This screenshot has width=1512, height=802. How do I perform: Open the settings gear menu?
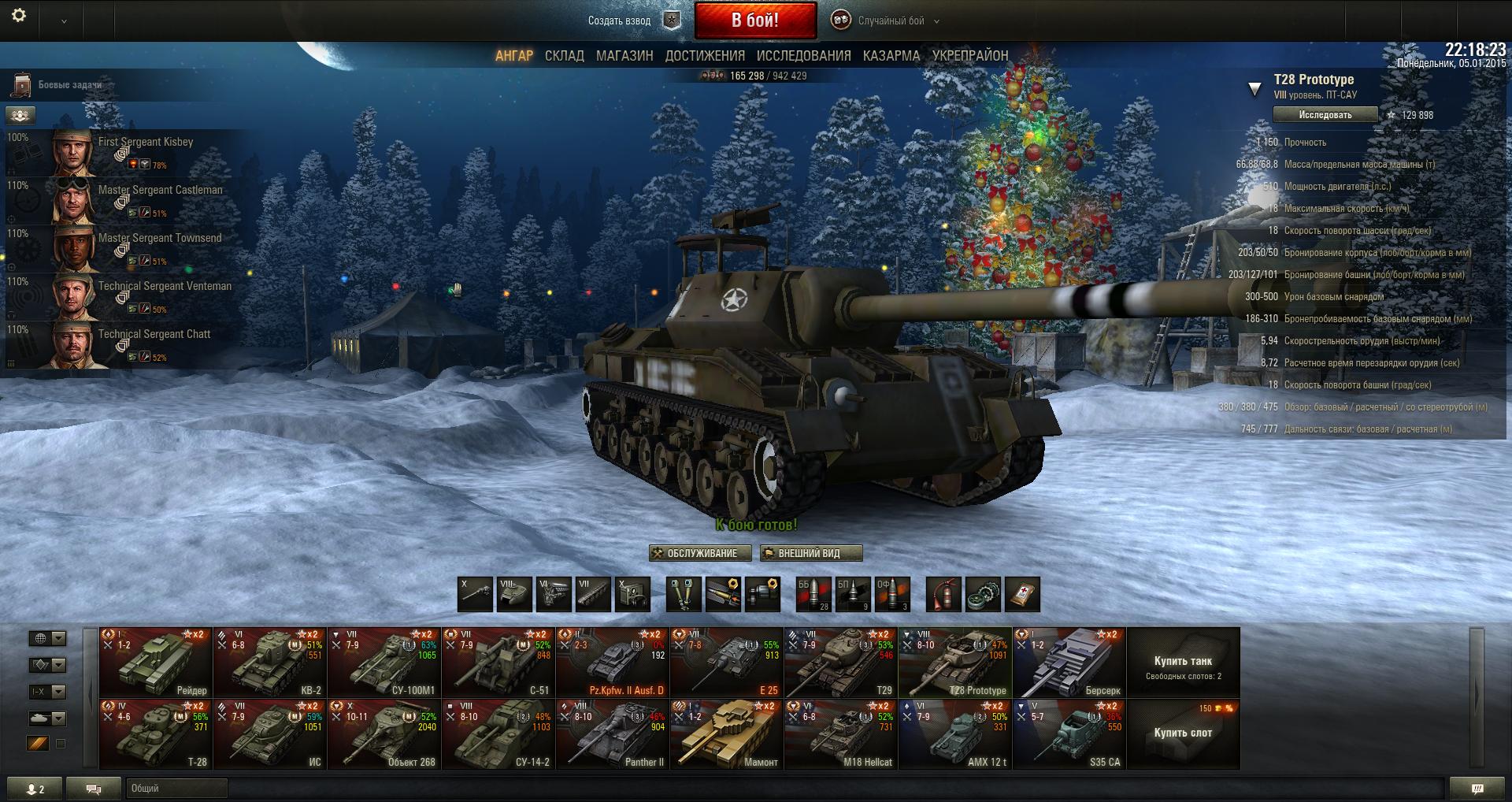(x=19, y=16)
